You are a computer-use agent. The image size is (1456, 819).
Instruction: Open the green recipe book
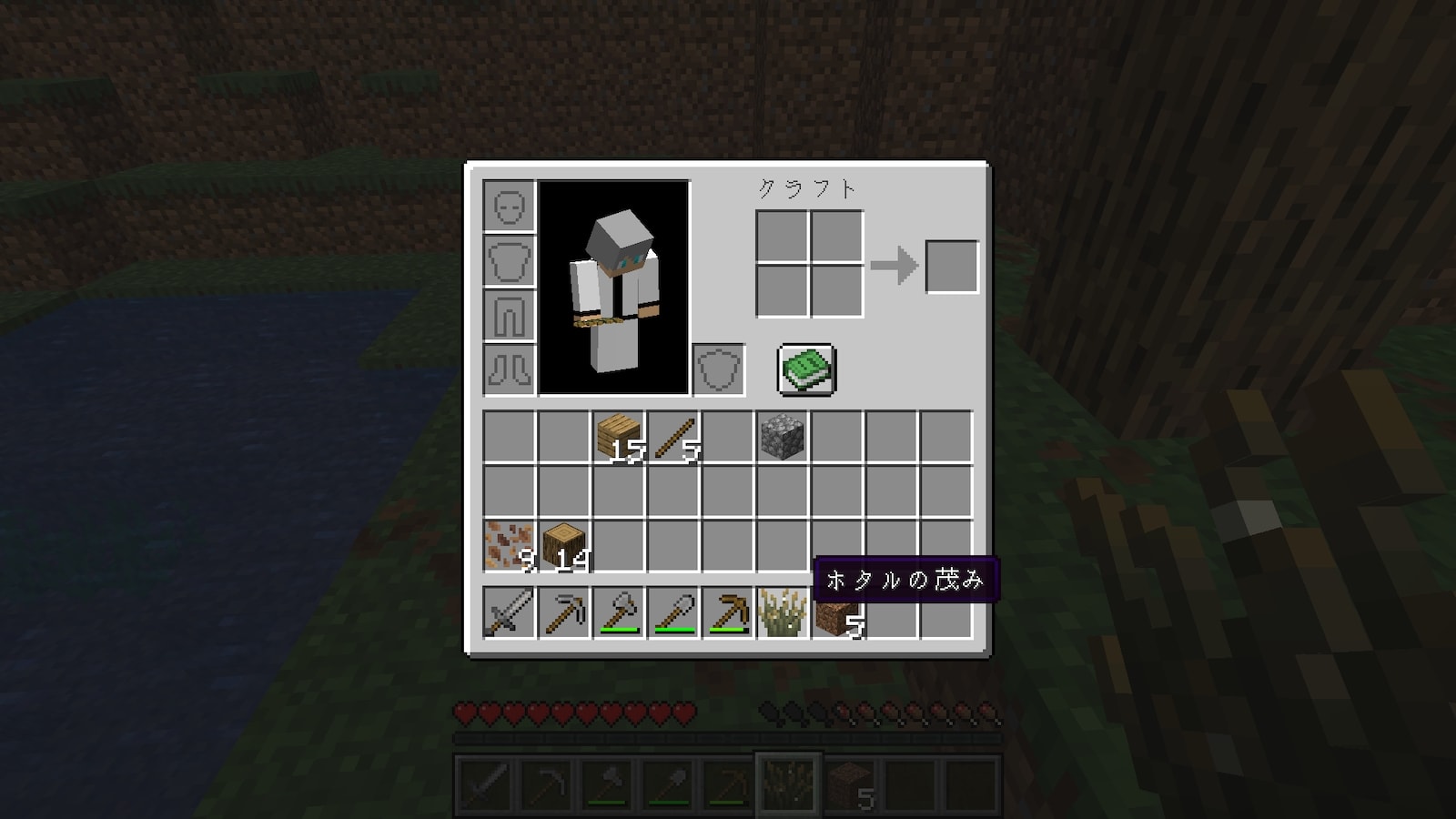click(806, 369)
